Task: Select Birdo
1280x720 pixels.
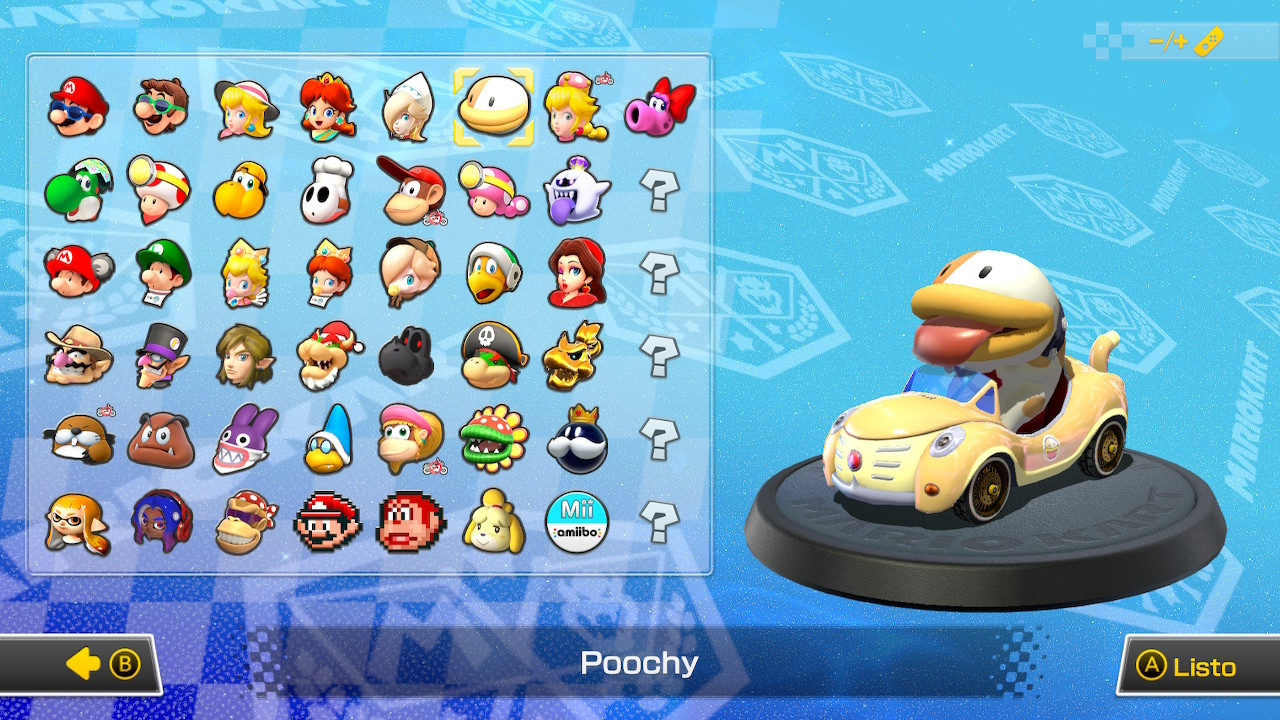Action: [659, 107]
